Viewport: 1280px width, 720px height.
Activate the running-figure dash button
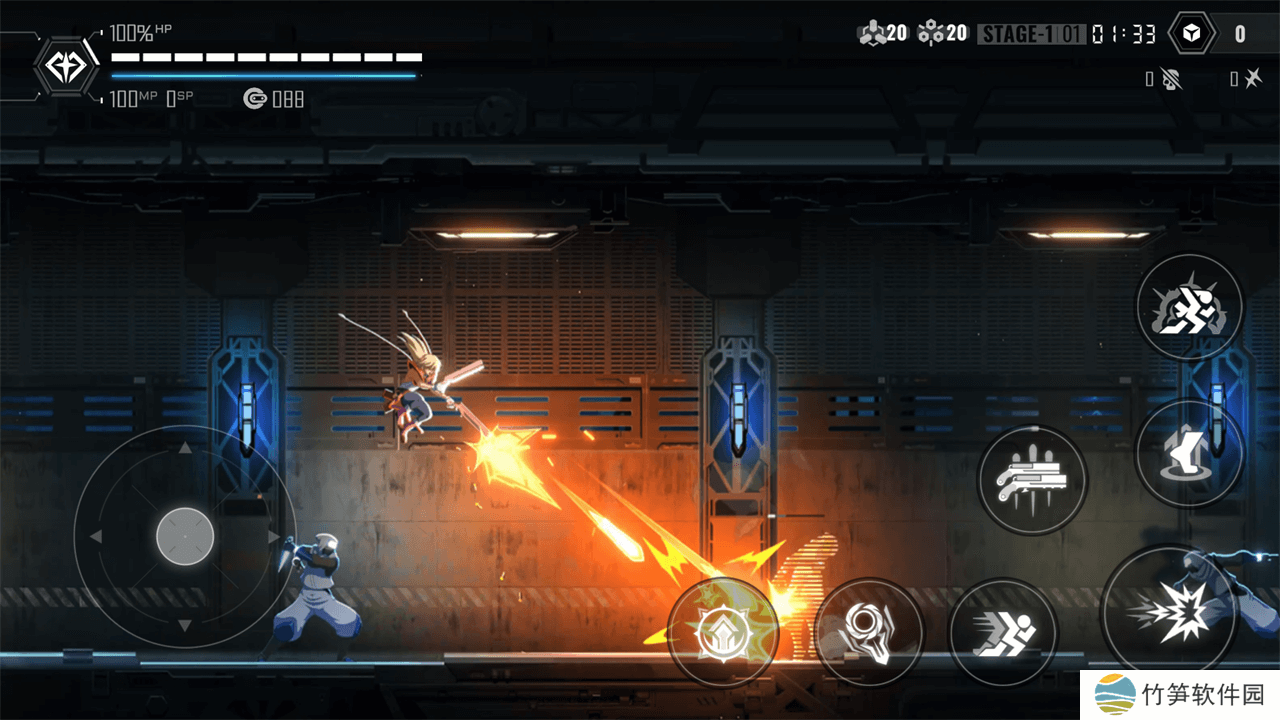pyautogui.click(x=1002, y=632)
